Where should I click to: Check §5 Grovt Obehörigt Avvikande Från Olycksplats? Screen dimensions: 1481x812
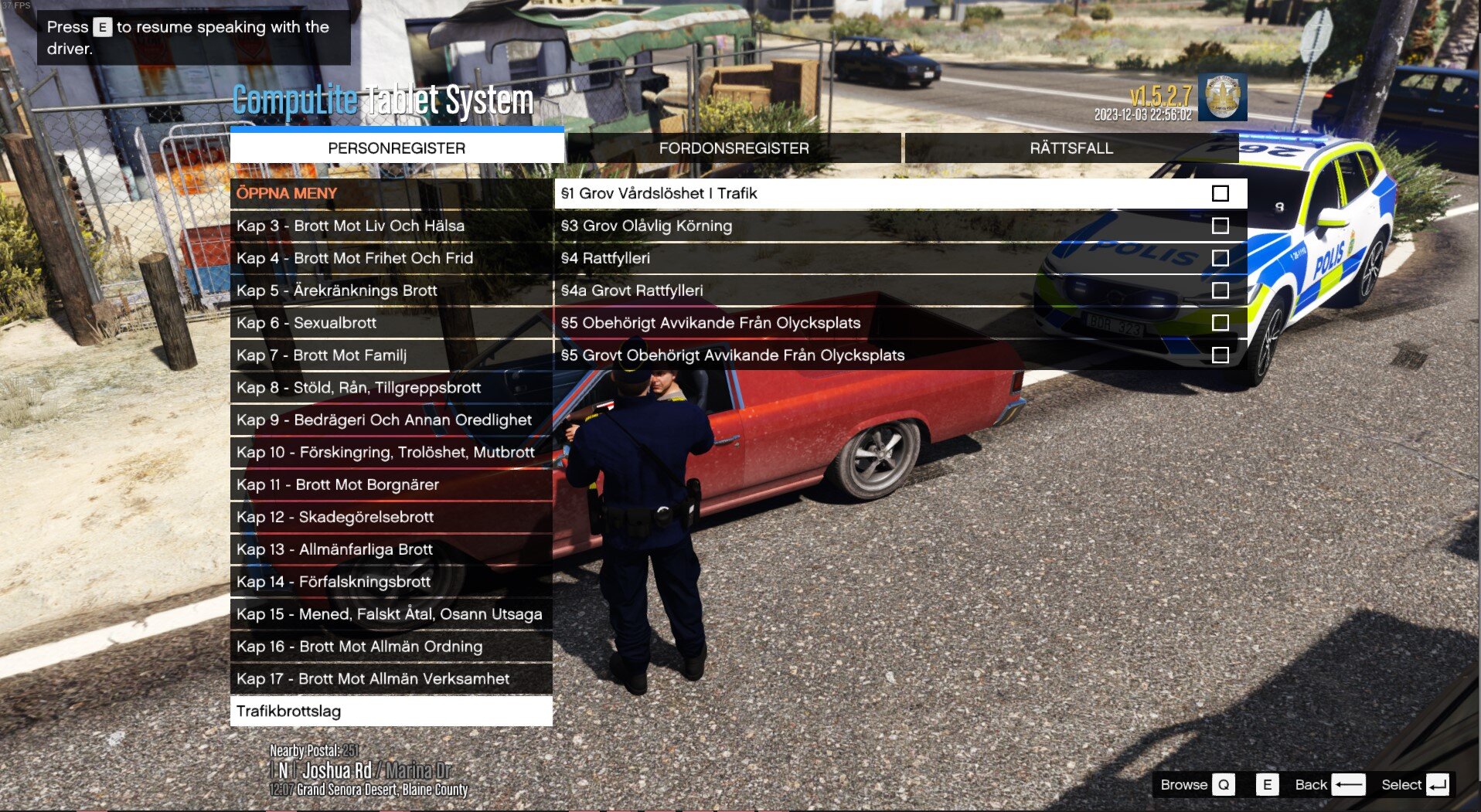point(1220,355)
